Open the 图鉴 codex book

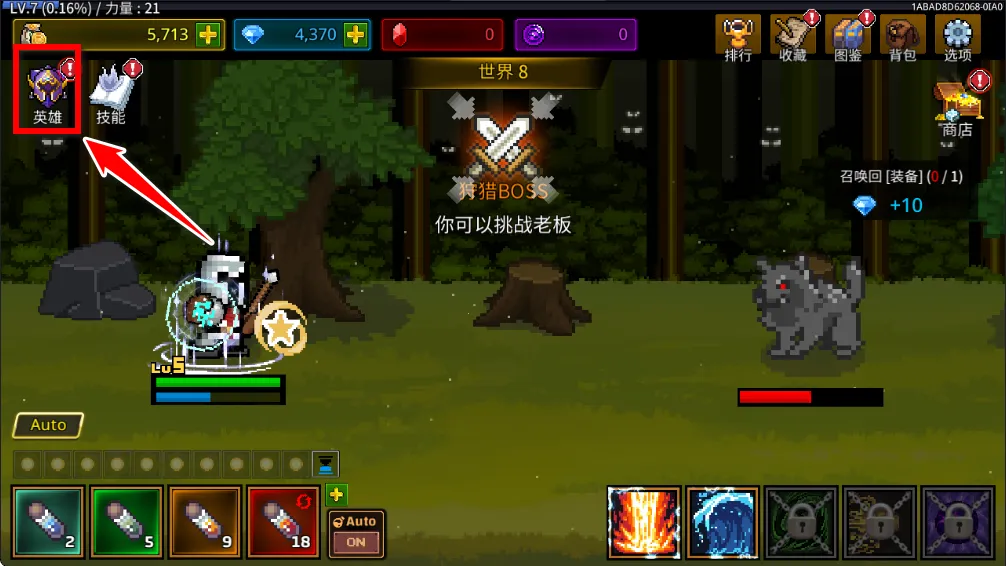[x=848, y=39]
